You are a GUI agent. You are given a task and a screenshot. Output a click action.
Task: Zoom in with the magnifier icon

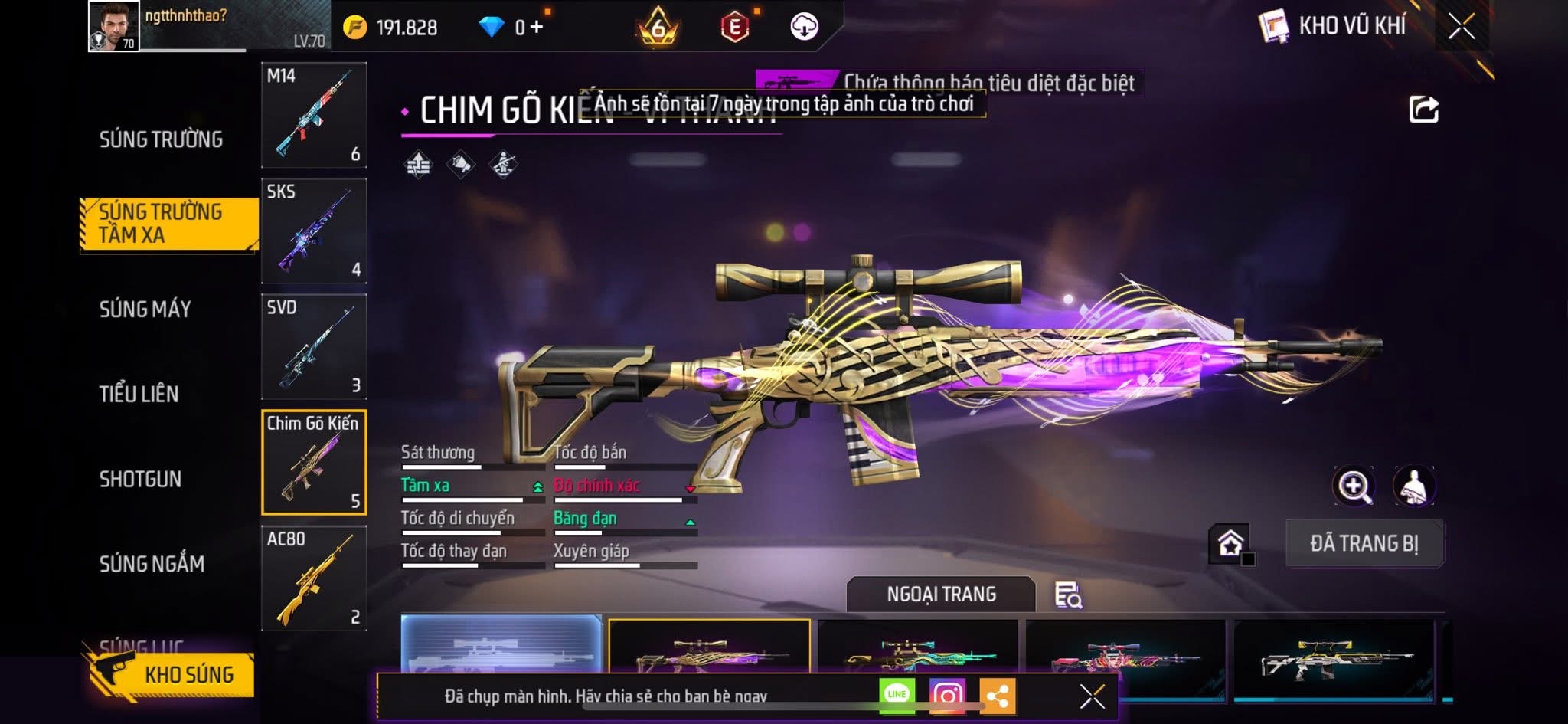[x=1354, y=486]
